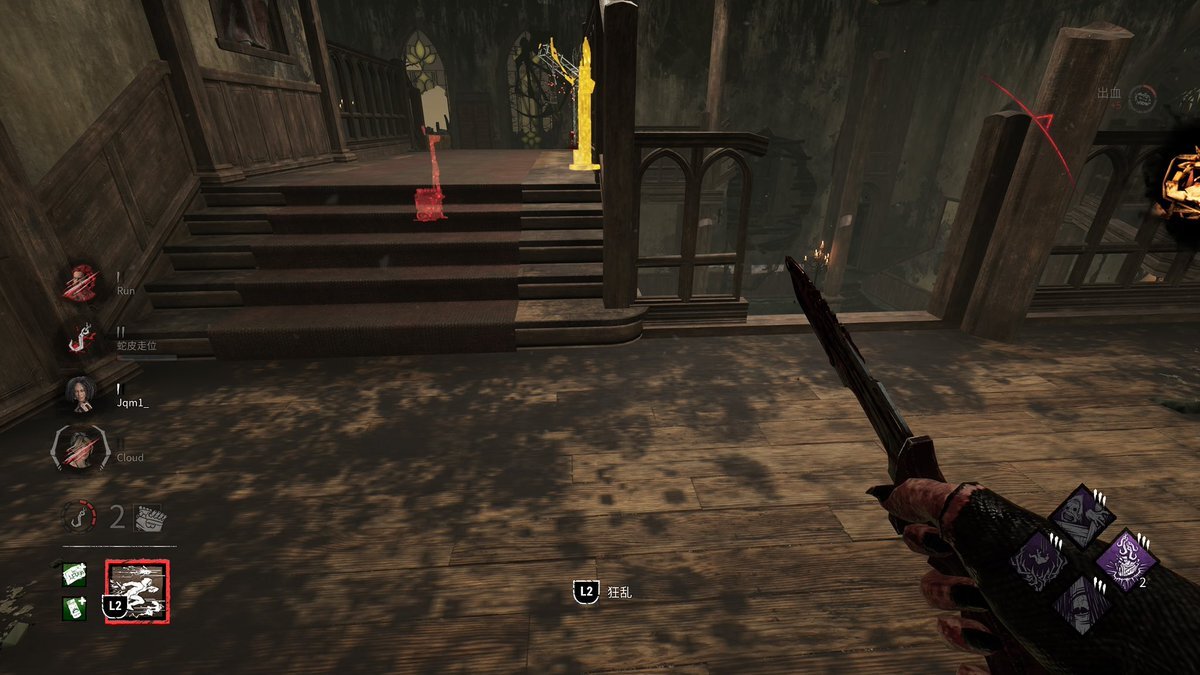The height and width of the screenshot is (675, 1200).
Task: Click the glowing flaming-skull perk with 2 tokens
Action: [x=1126, y=558]
